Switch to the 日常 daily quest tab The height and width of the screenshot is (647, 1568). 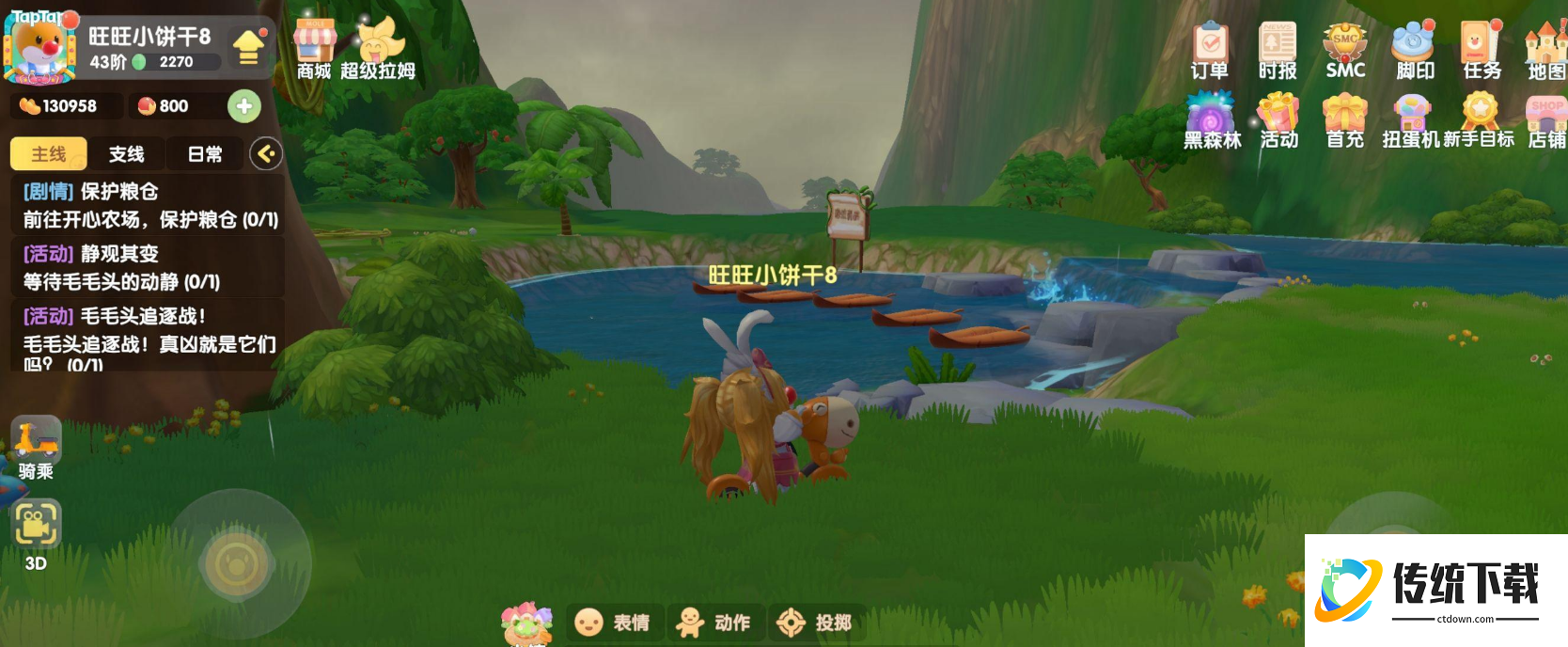click(x=205, y=154)
